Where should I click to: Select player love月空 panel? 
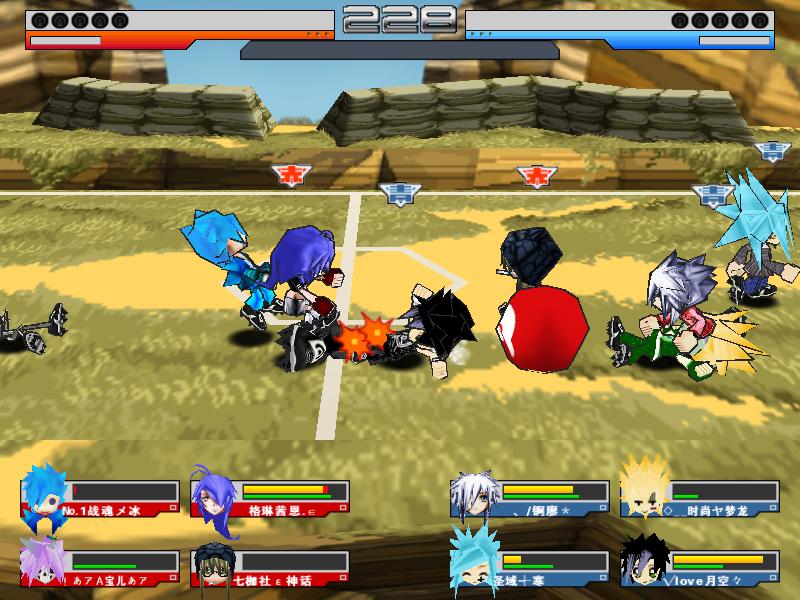[x=700, y=566]
